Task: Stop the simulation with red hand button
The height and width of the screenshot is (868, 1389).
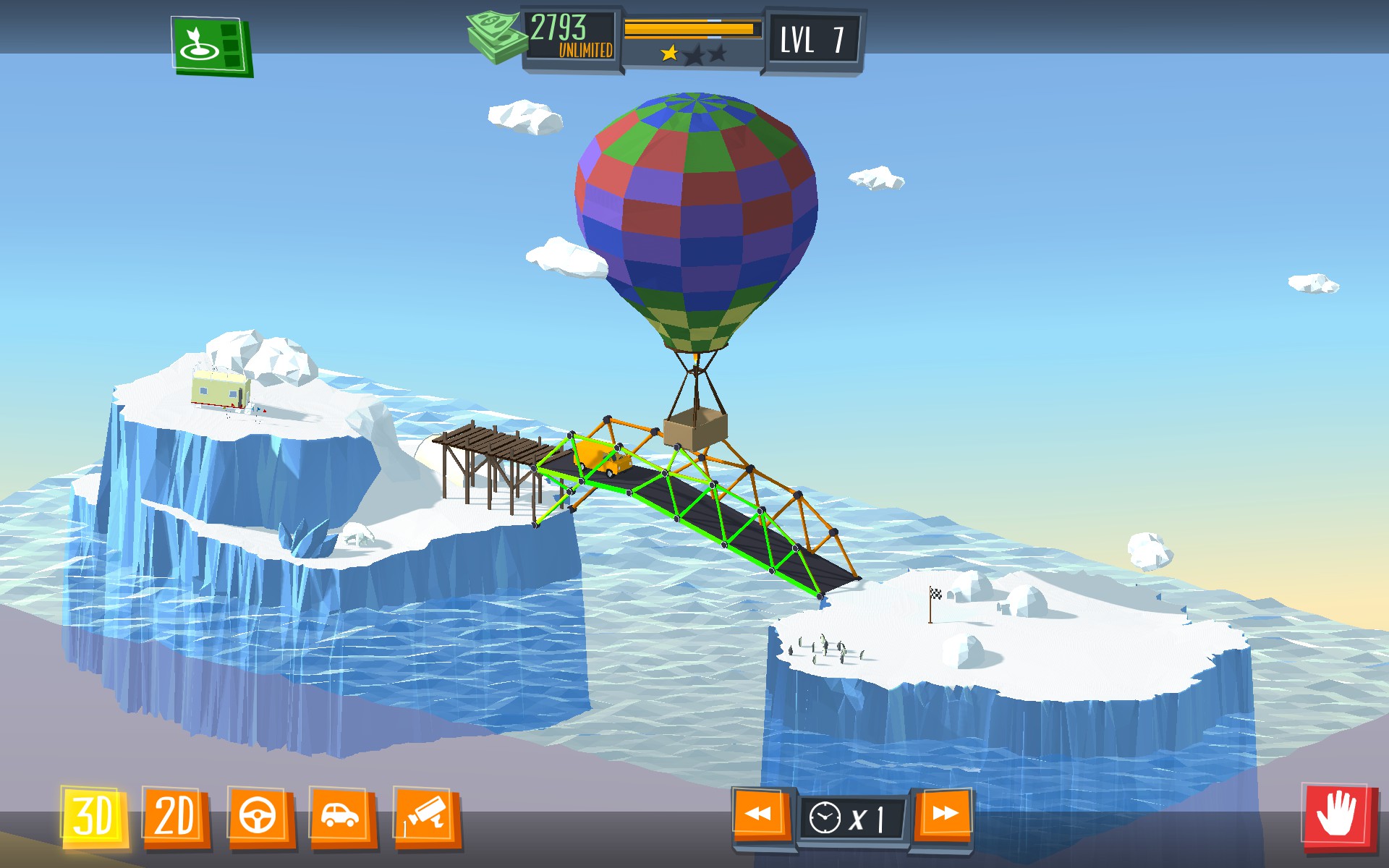Action: (x=1338, y=816)
